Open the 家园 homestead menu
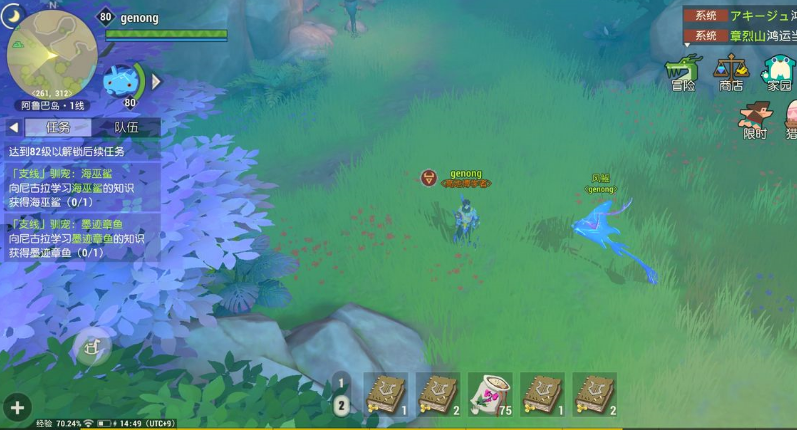The height and width of the screenshot is (430, 797). pos(778,73)
